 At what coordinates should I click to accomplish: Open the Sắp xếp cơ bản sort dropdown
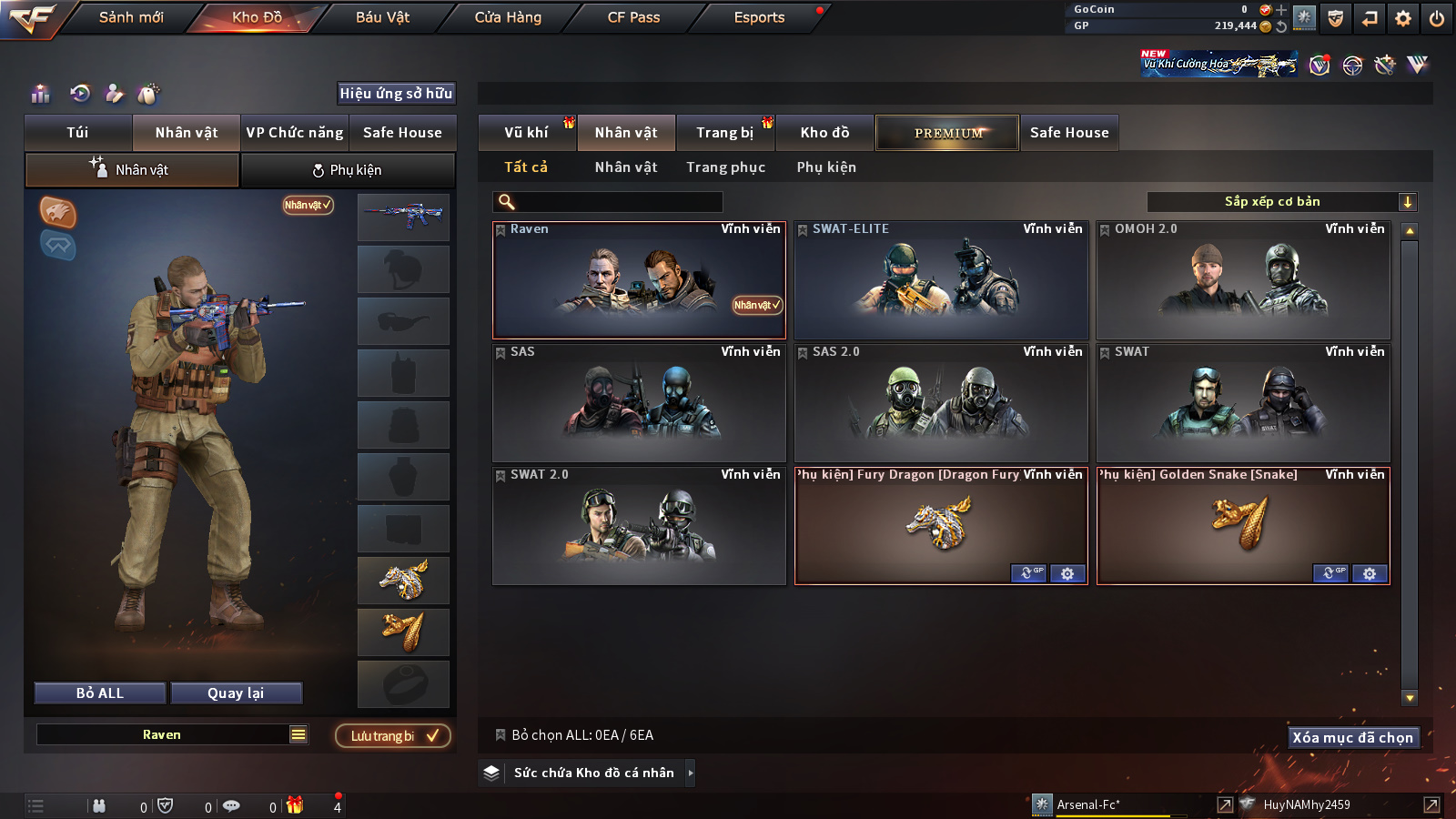1281,202
